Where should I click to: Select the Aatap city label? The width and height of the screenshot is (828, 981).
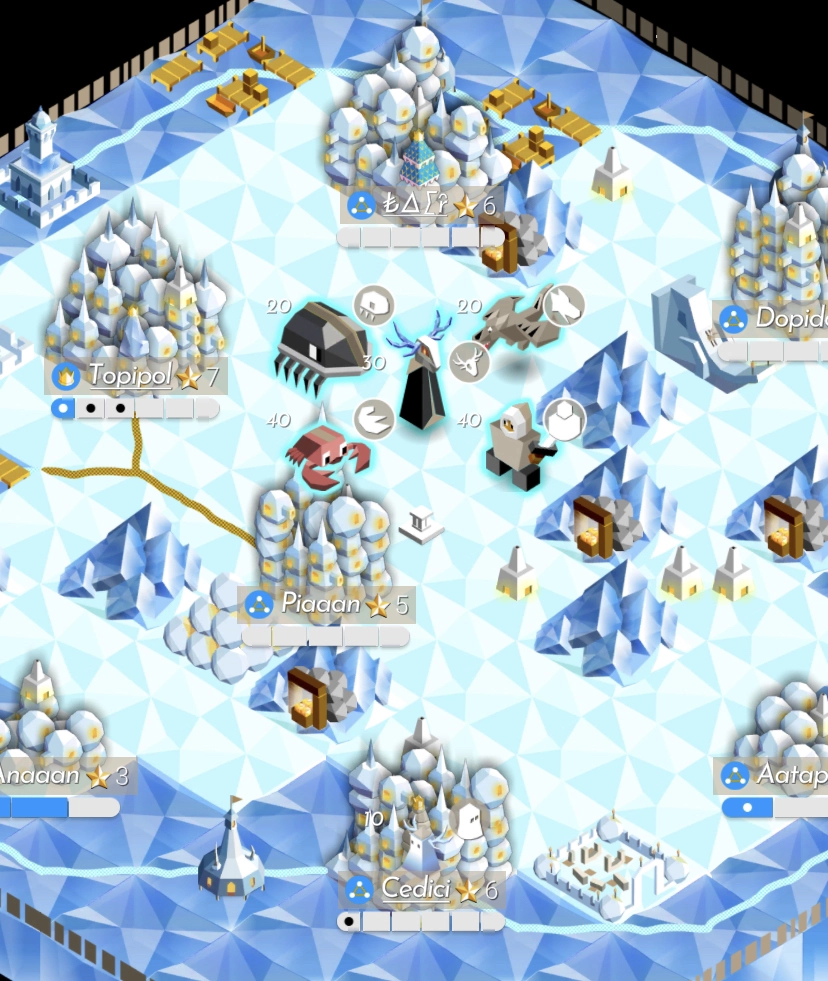tap(775, 774)
